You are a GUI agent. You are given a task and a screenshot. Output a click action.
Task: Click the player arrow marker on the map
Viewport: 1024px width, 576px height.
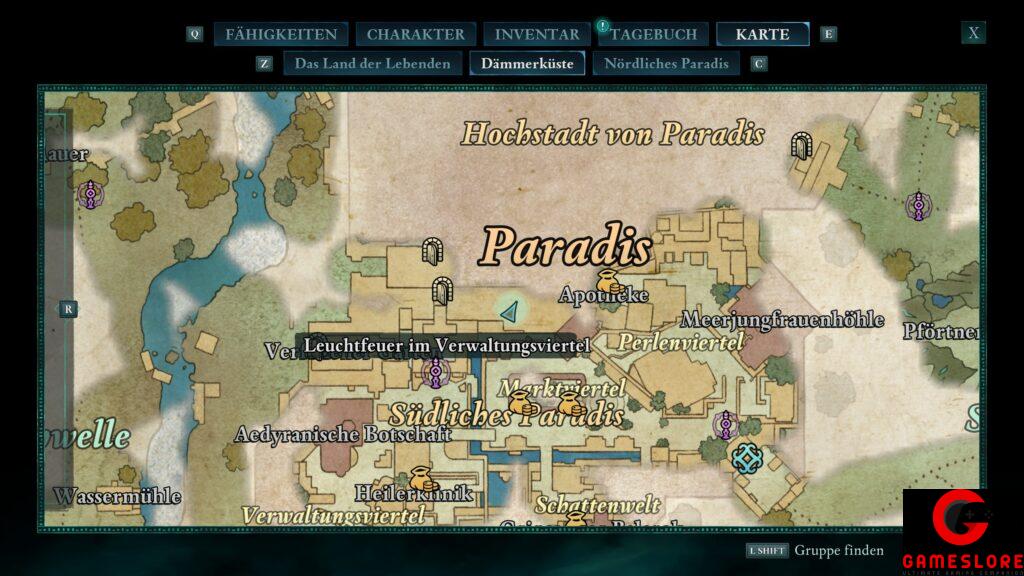click(511, 312)
